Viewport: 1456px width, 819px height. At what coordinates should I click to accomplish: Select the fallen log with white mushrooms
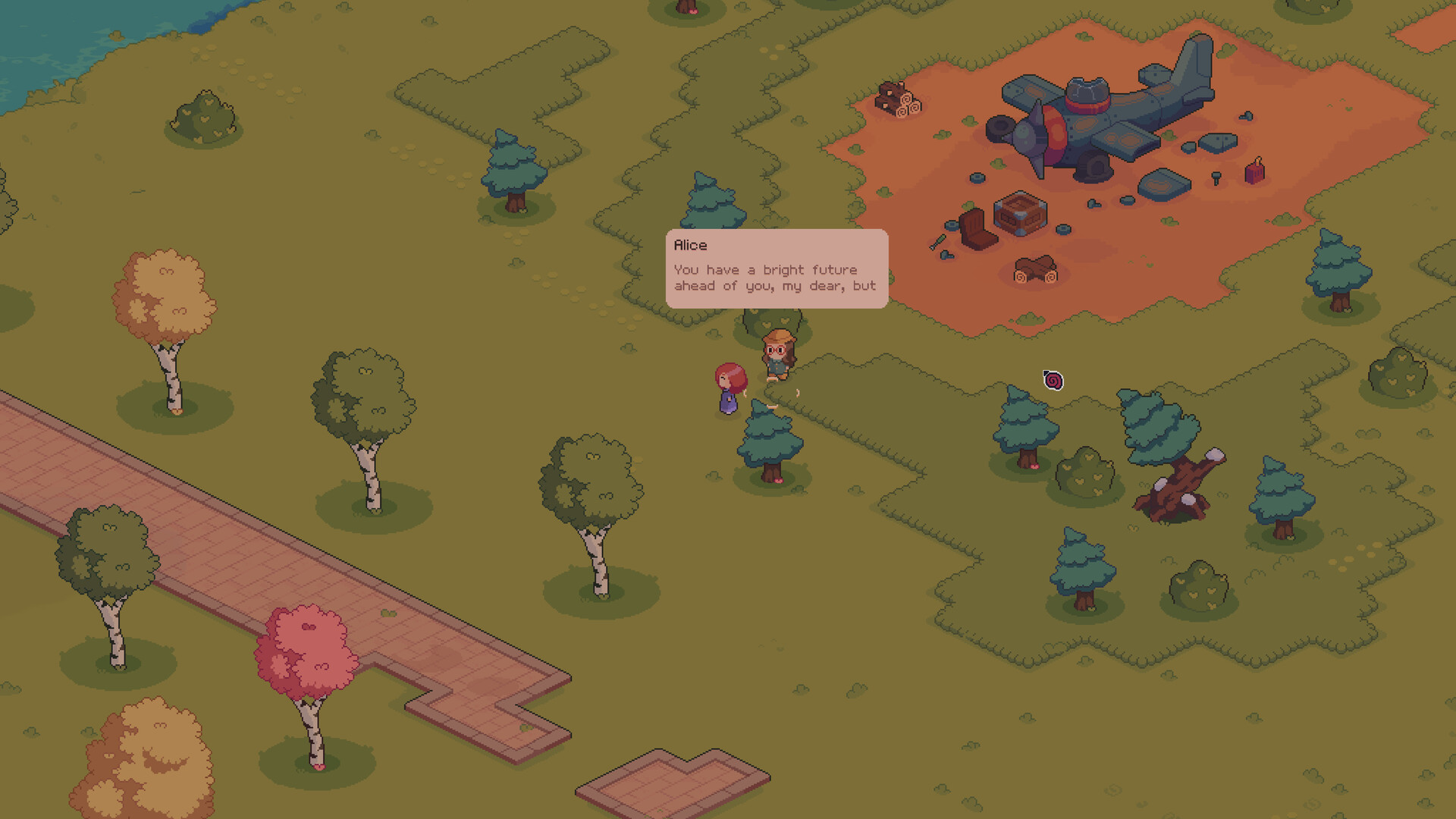pyautogui.click(x=1183, y=489)
